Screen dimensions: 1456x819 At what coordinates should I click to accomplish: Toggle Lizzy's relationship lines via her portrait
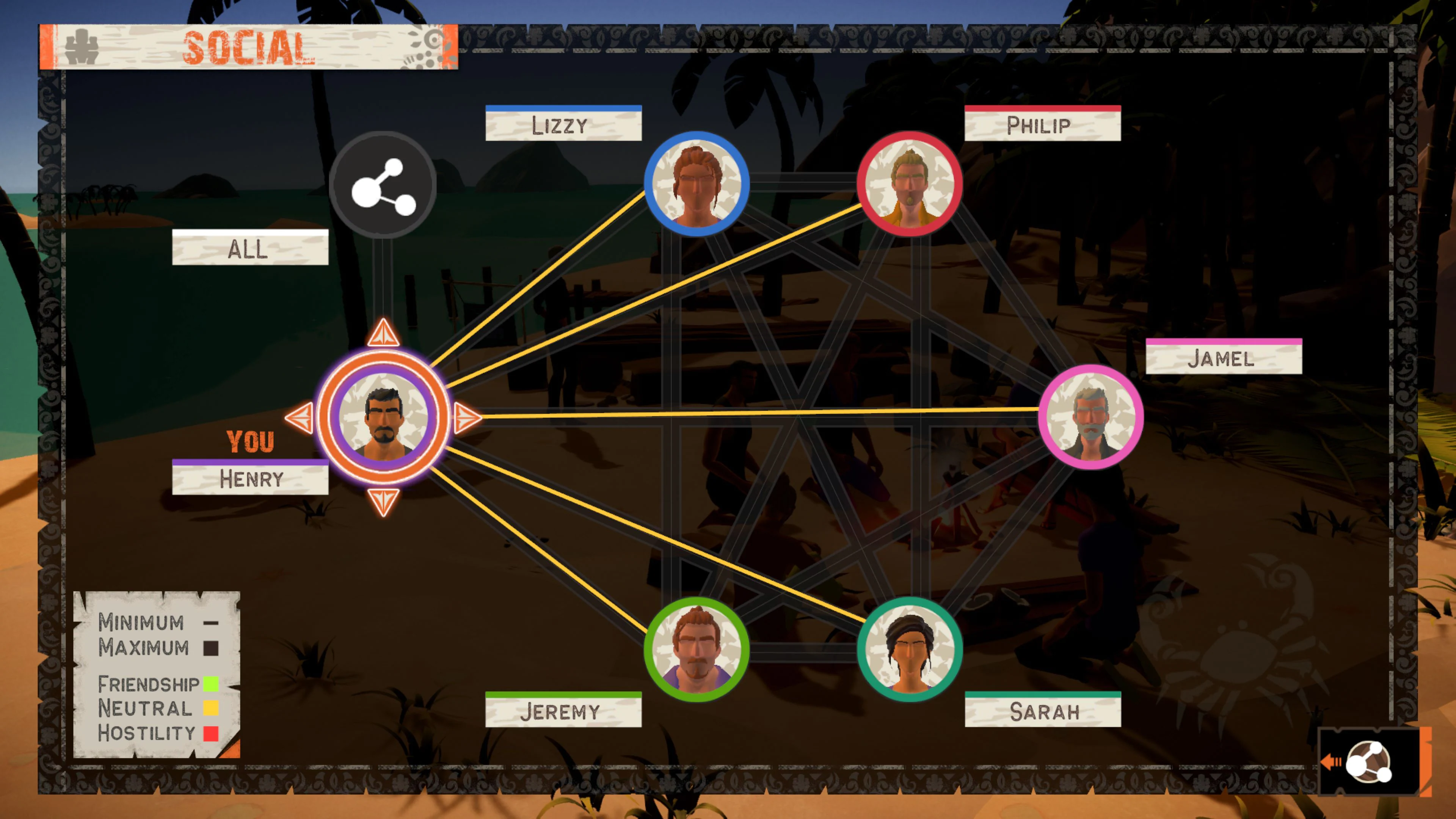[x=697, y=182]
